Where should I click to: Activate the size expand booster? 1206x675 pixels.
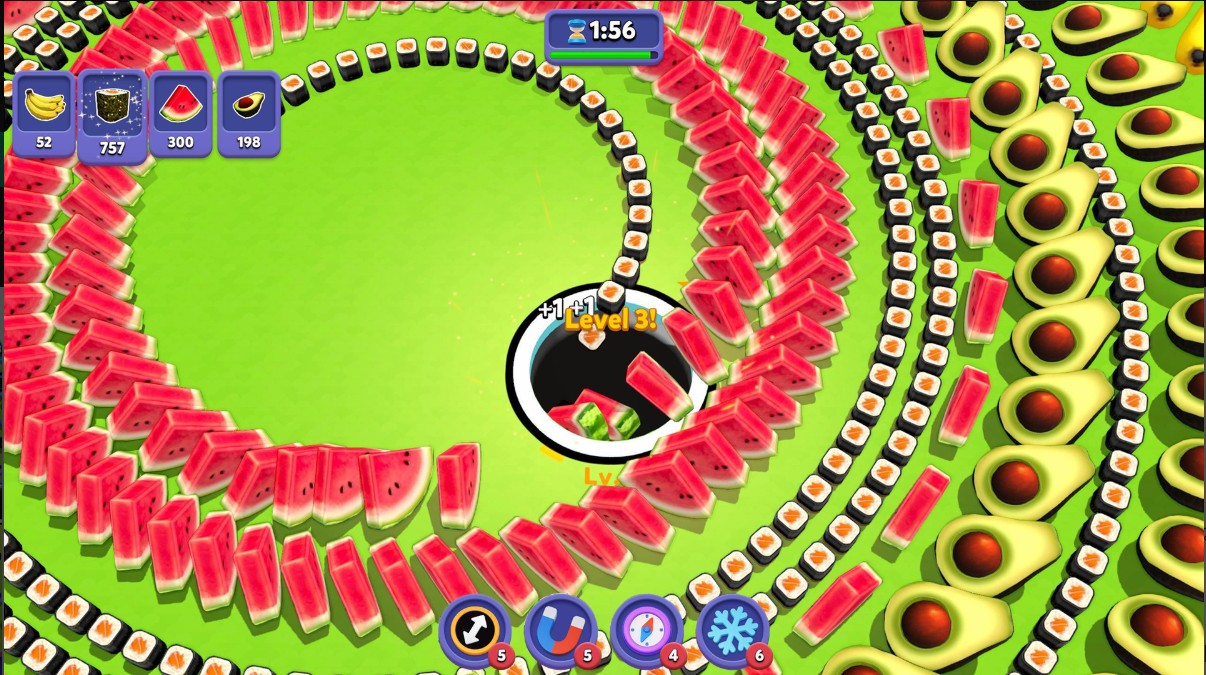(x=474, y=632)
